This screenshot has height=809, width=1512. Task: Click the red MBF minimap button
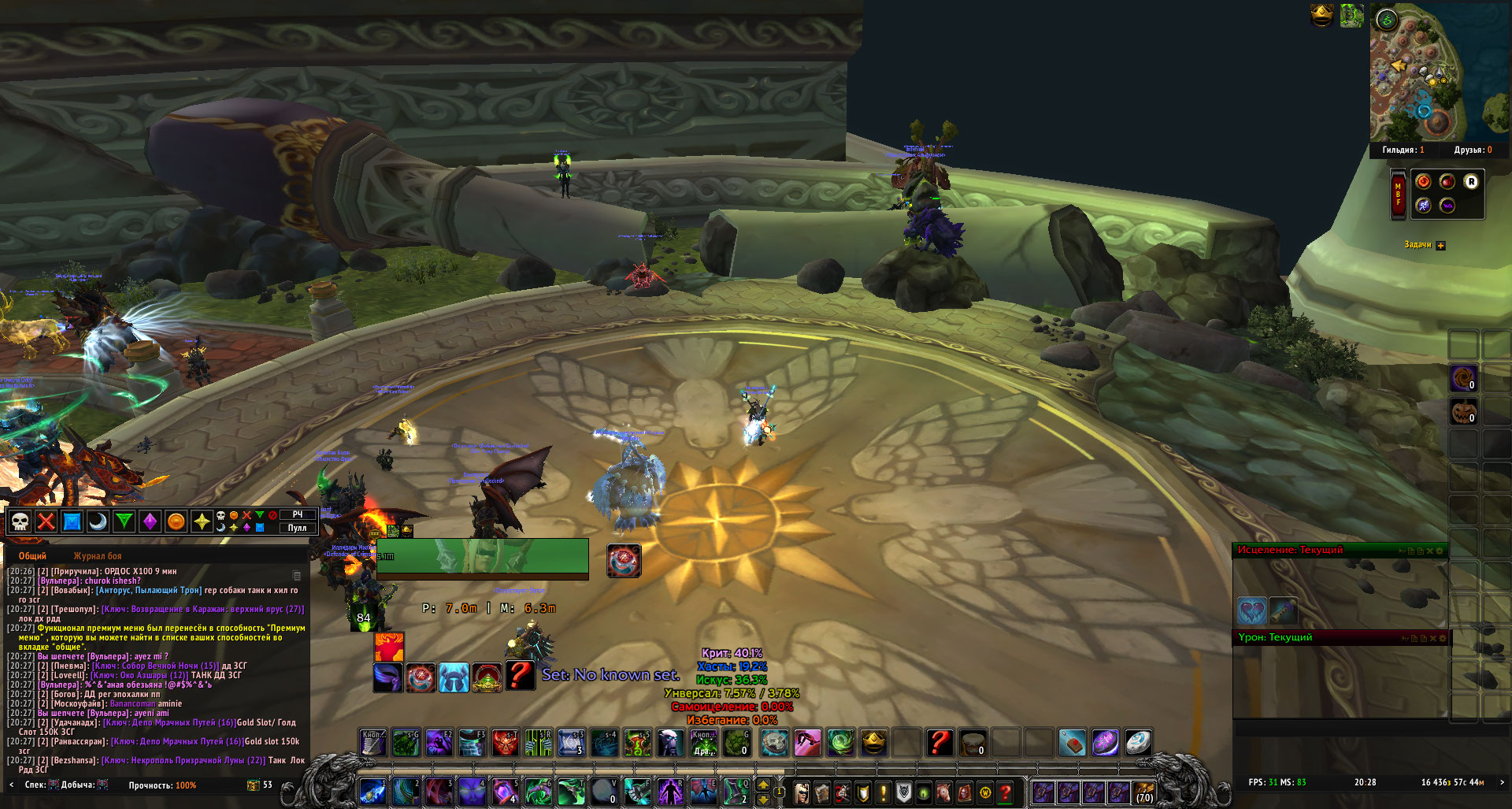click(x=1398, y=194)
